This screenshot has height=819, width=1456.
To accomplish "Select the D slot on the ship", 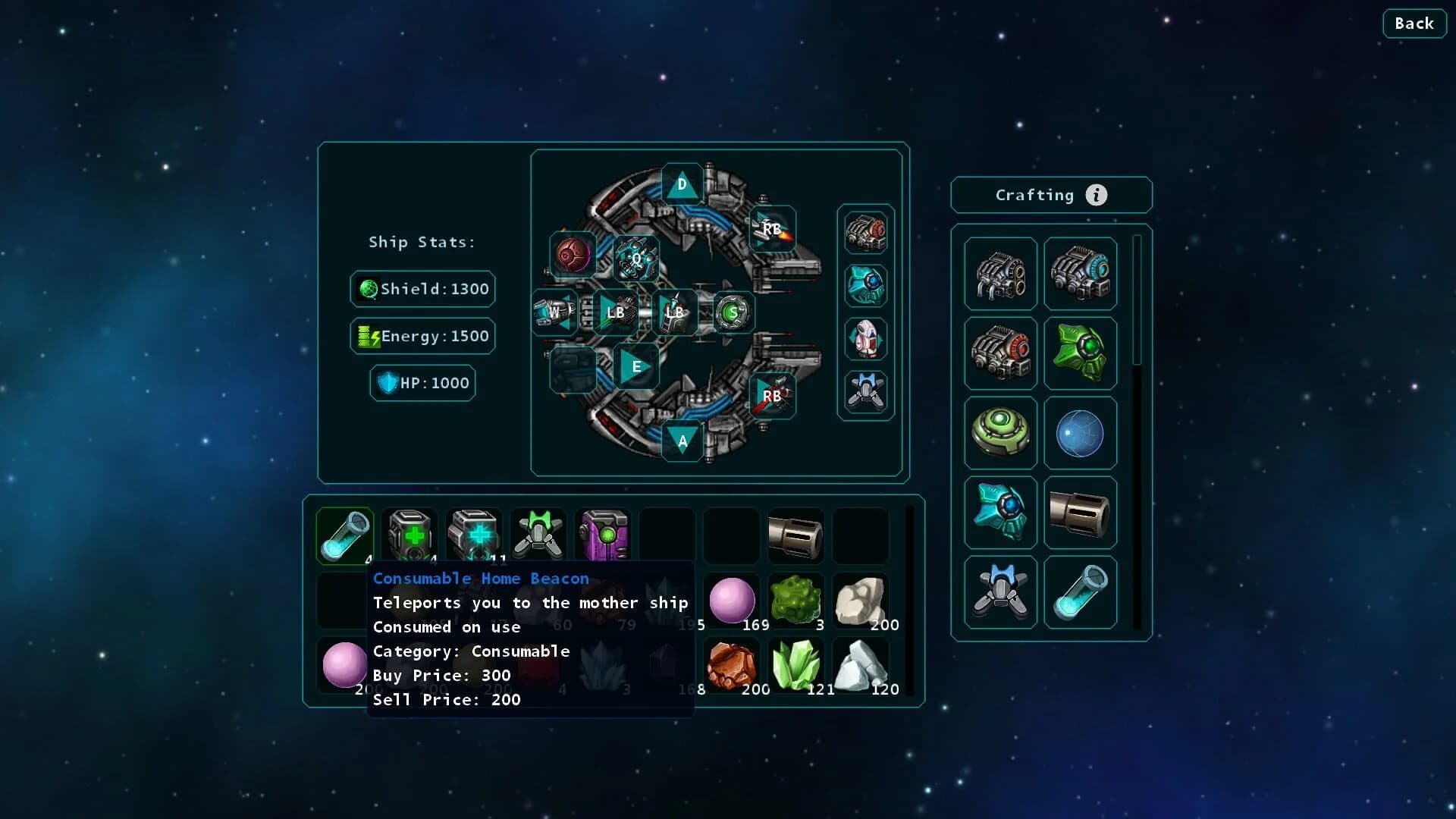I will click(x=682, y=185).
